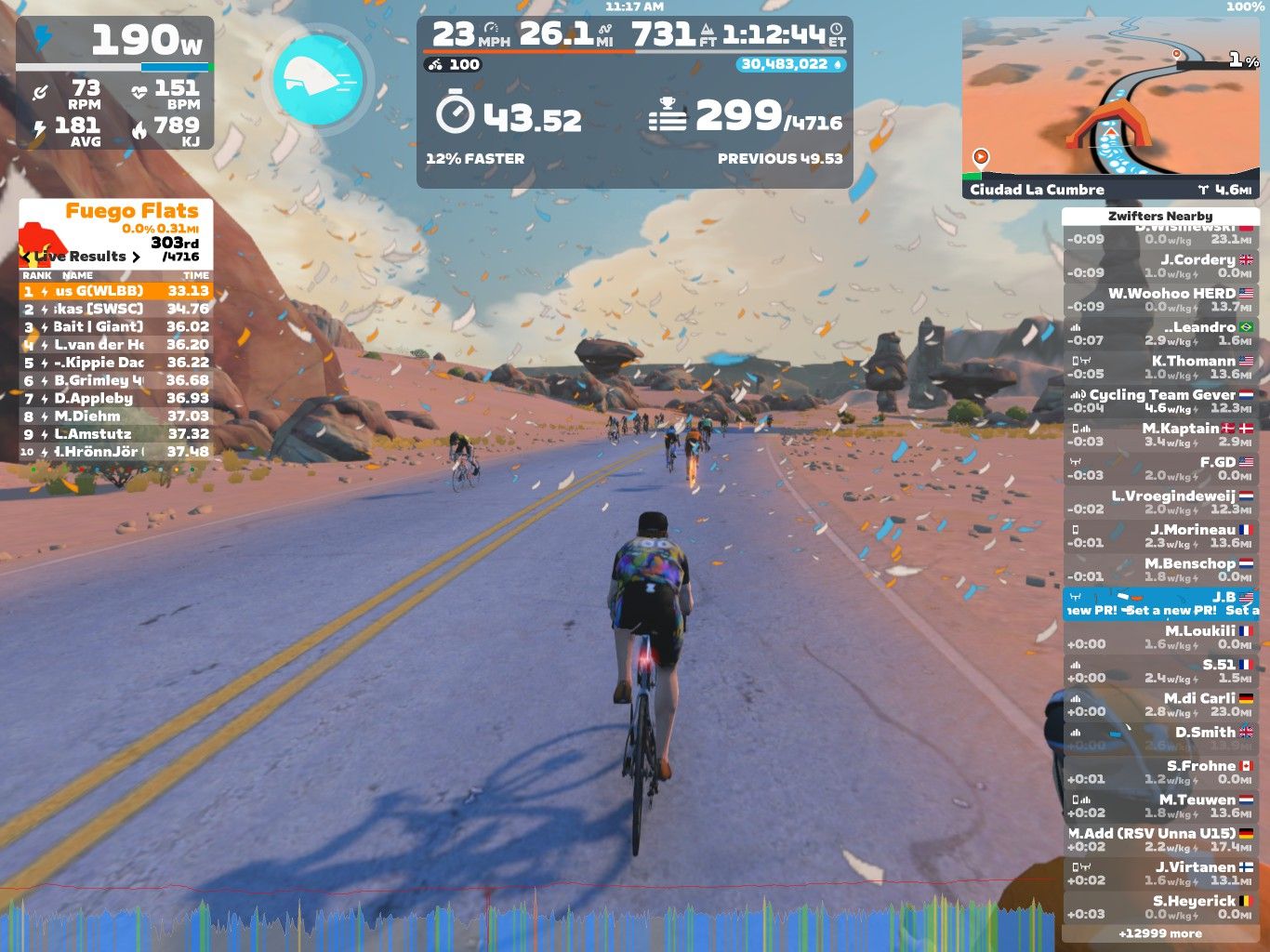Select S.Frohne from nearby riders
This screenshot has height=952, width=1270.
tap(1159, 772)
